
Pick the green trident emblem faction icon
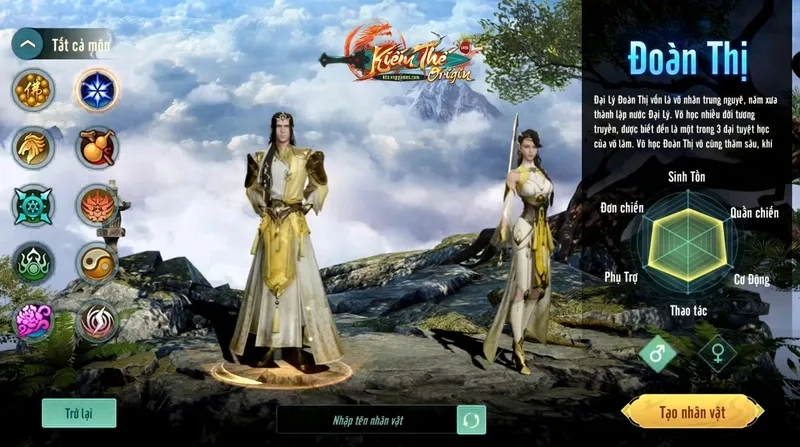pos(33,263)
